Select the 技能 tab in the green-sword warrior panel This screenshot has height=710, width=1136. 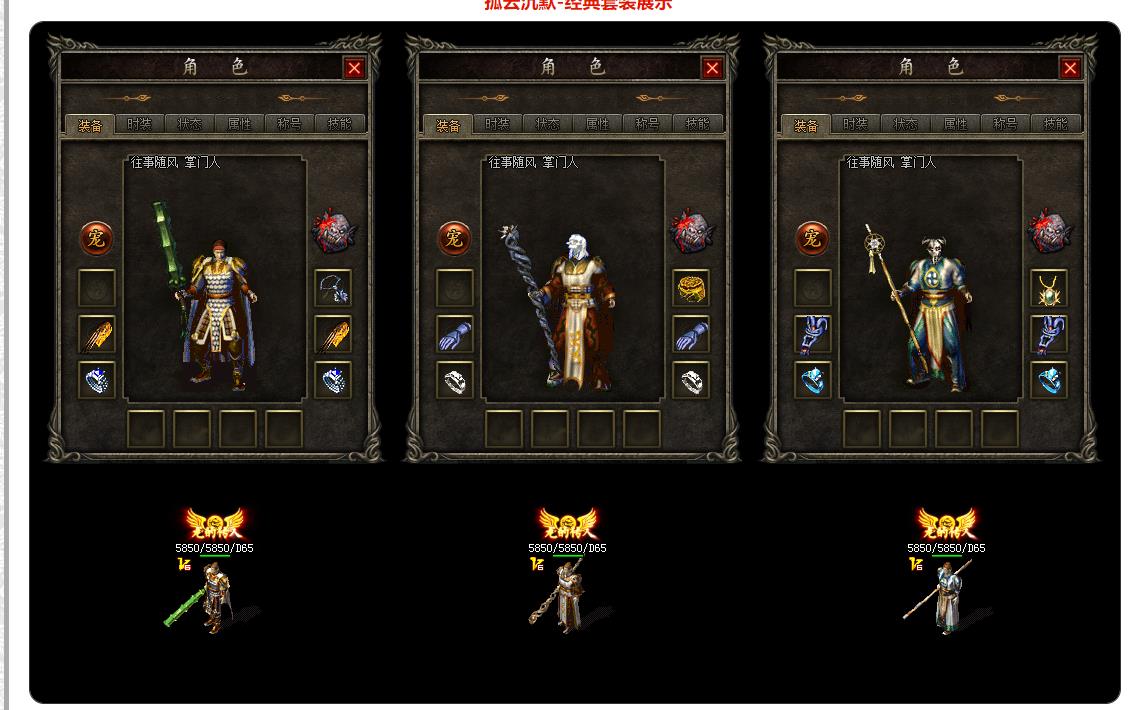pyautogui.click(x=340, y=124)
